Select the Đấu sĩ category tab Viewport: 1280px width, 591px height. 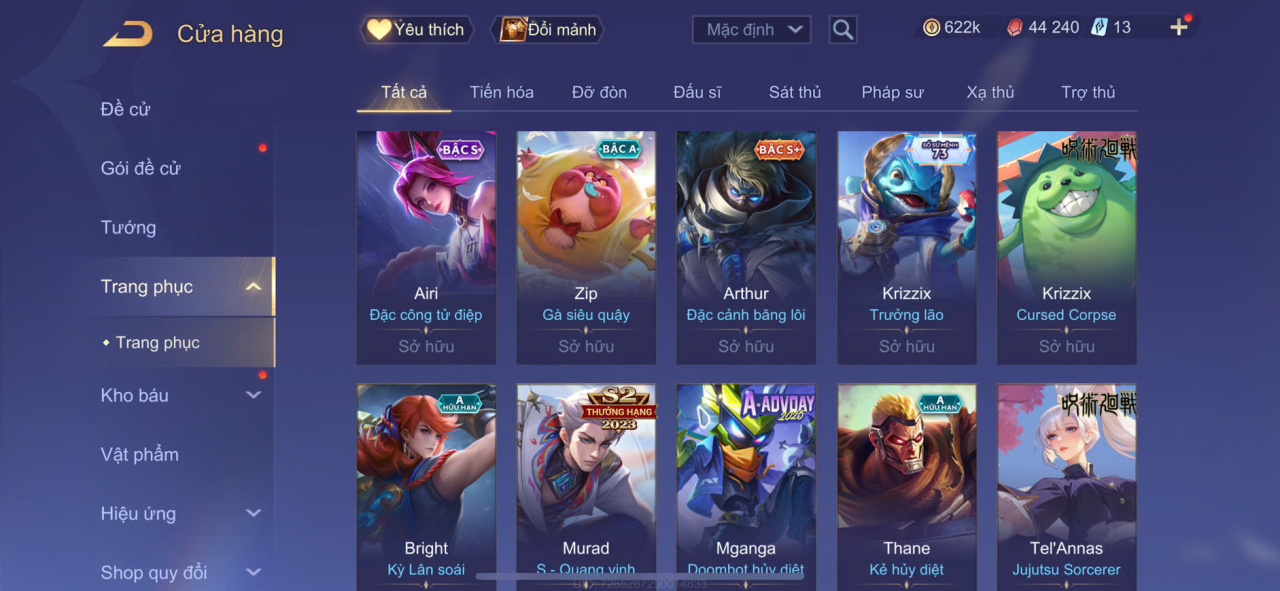point(697,92)
